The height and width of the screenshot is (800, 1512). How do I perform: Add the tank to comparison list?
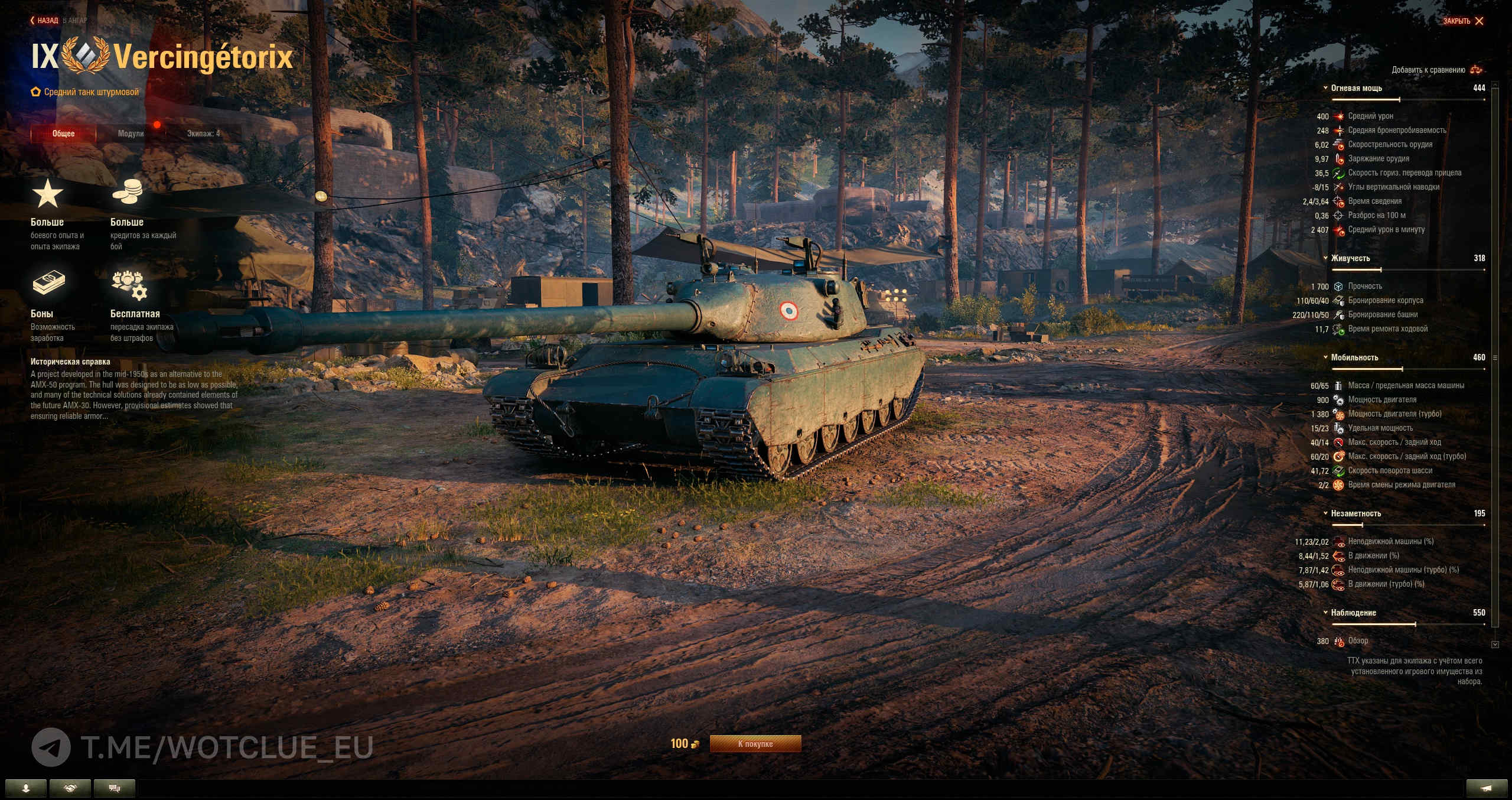[1436, 70]
